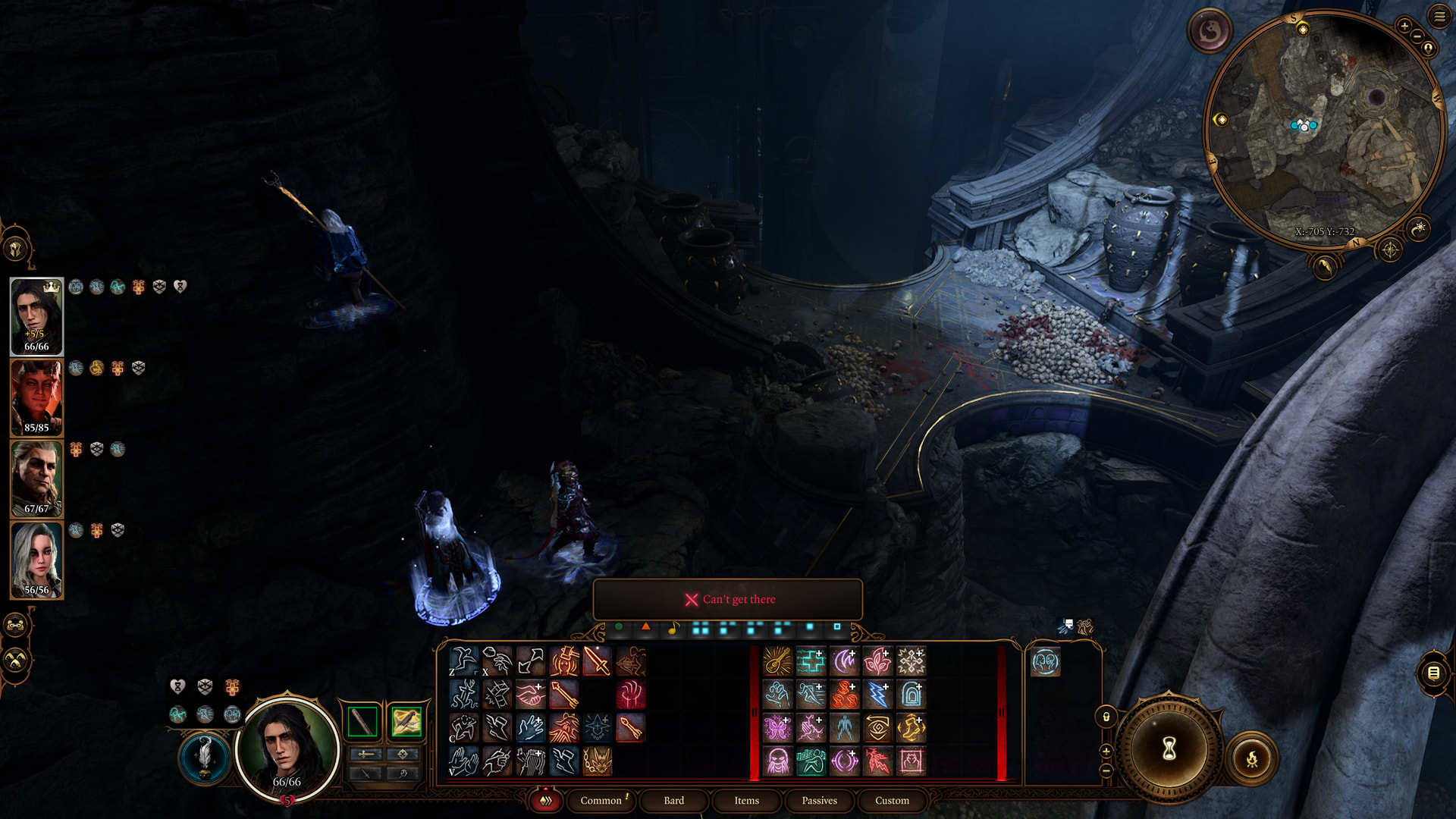Switch to the Common actions tab
Screen dimensions: 1456x819
pos(601,800)
